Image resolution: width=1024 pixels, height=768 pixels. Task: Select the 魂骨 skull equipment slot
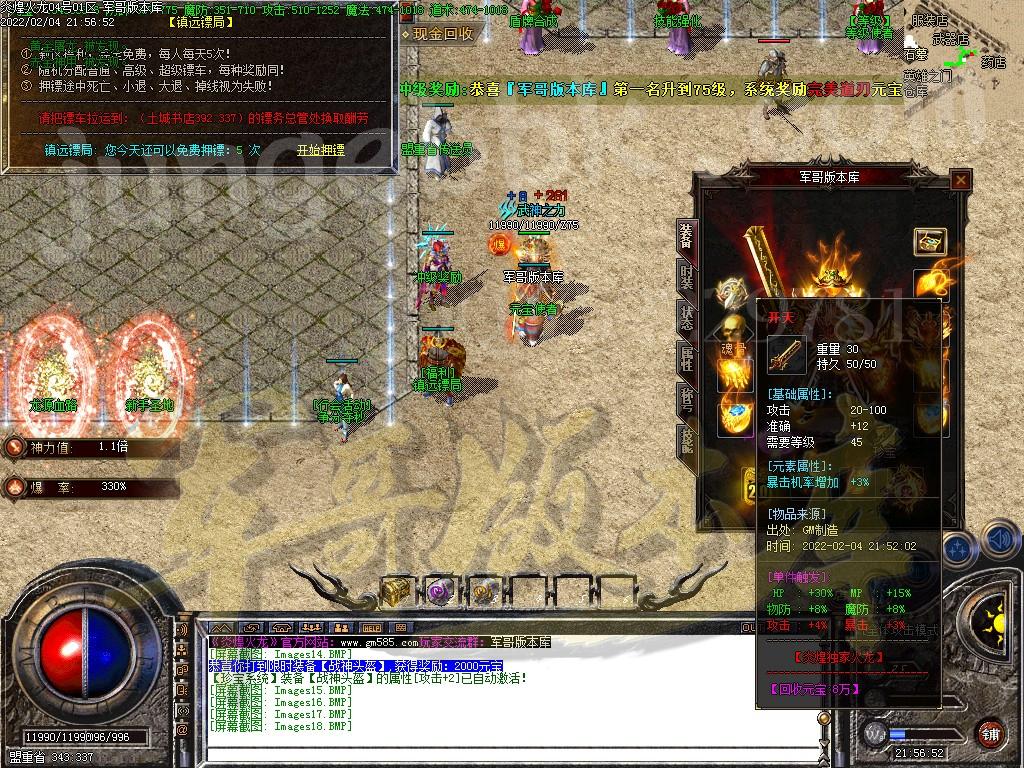point(733,332)
